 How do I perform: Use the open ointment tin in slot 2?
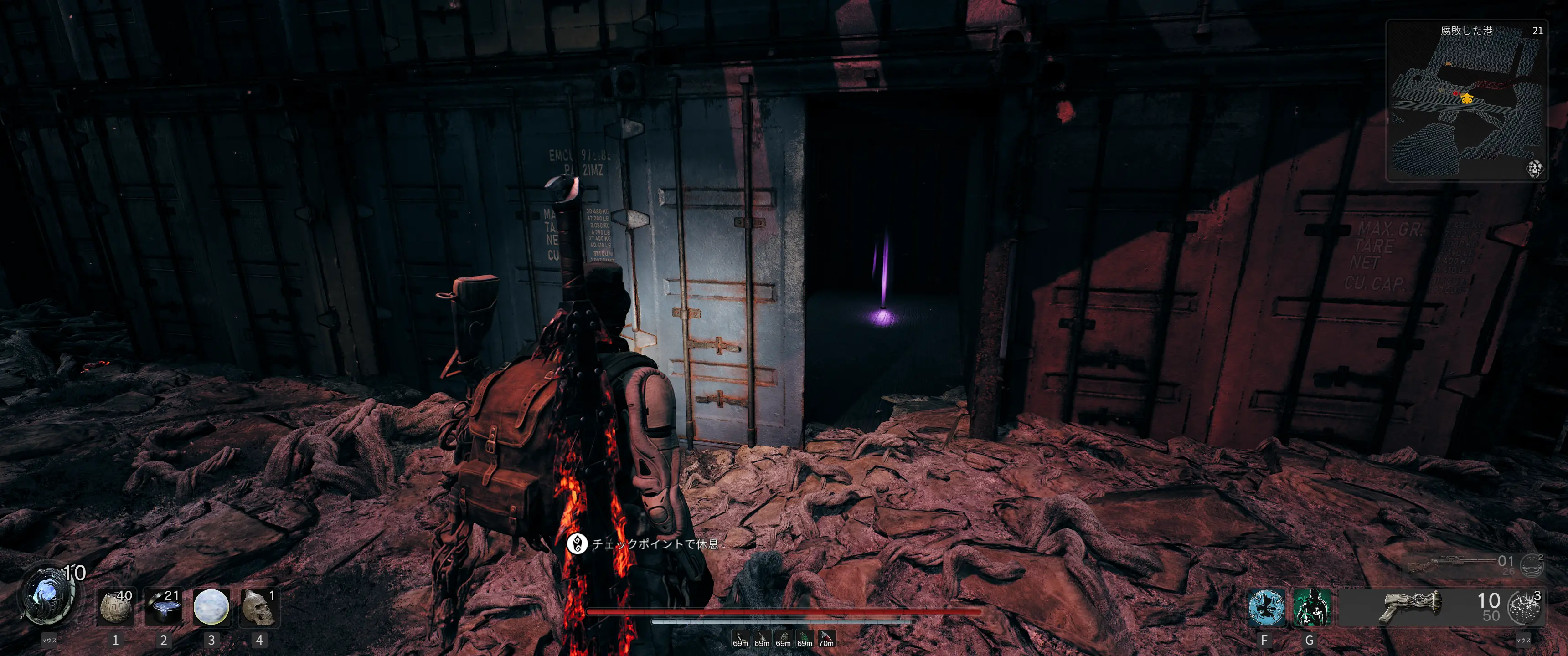164,607
